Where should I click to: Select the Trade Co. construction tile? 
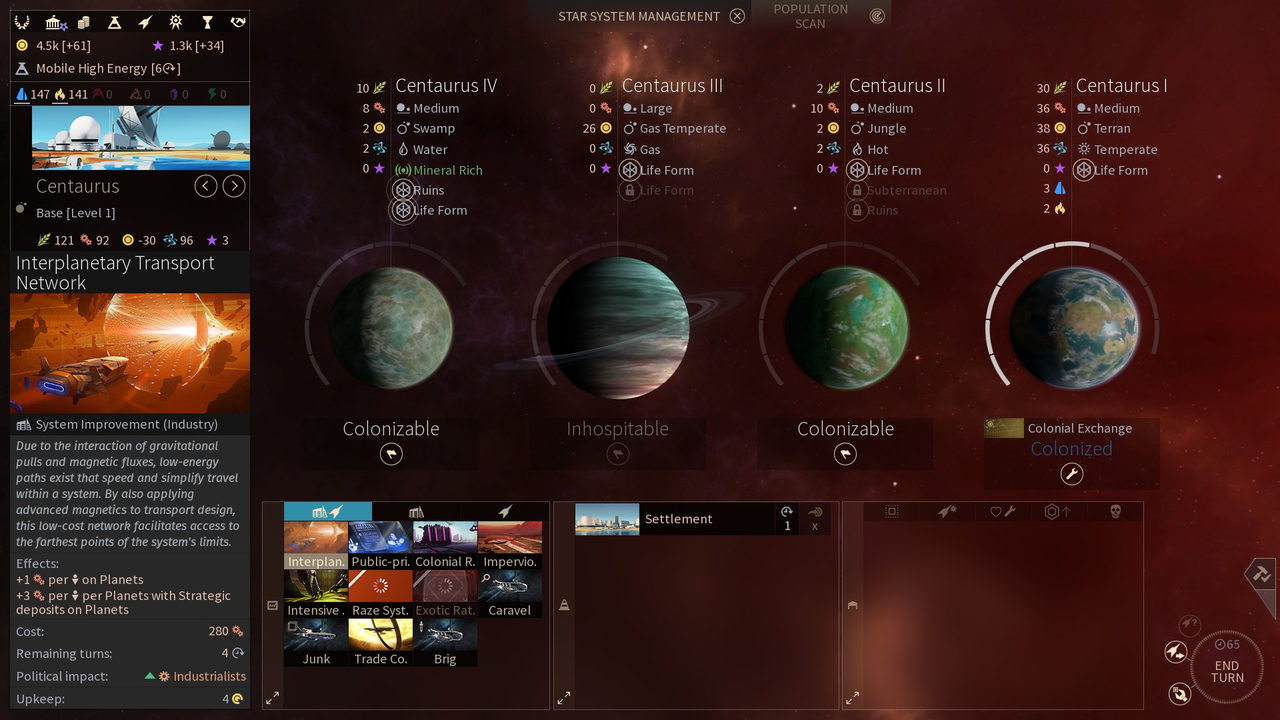(x=380, y=642)
